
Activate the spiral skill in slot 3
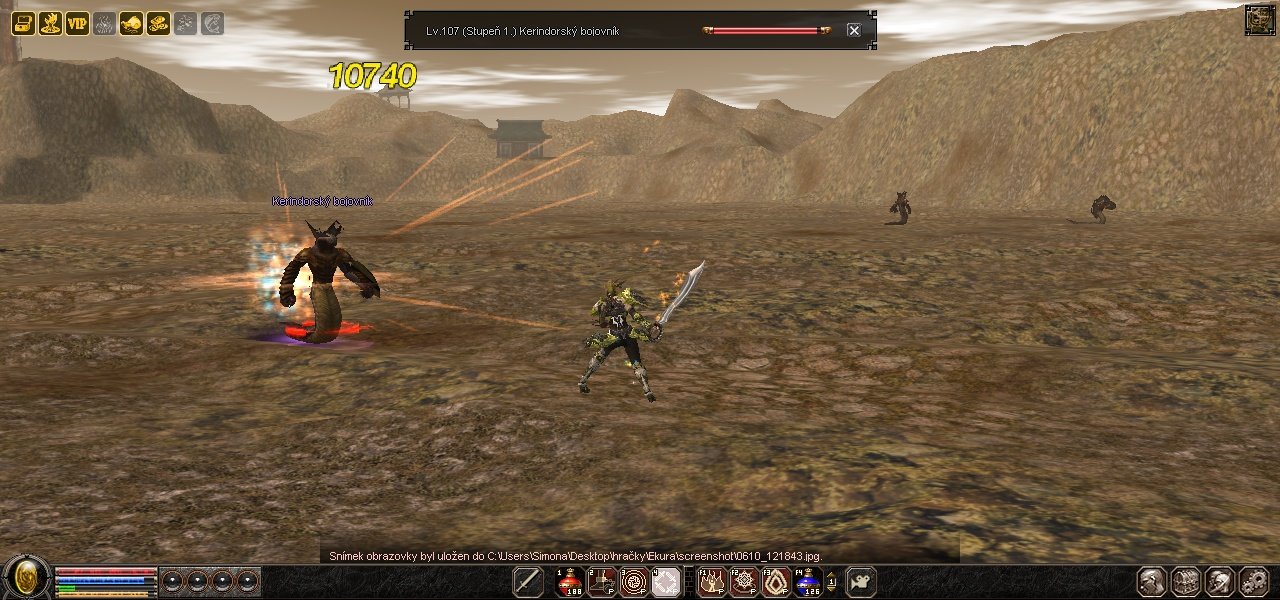(x=634, y=581)
